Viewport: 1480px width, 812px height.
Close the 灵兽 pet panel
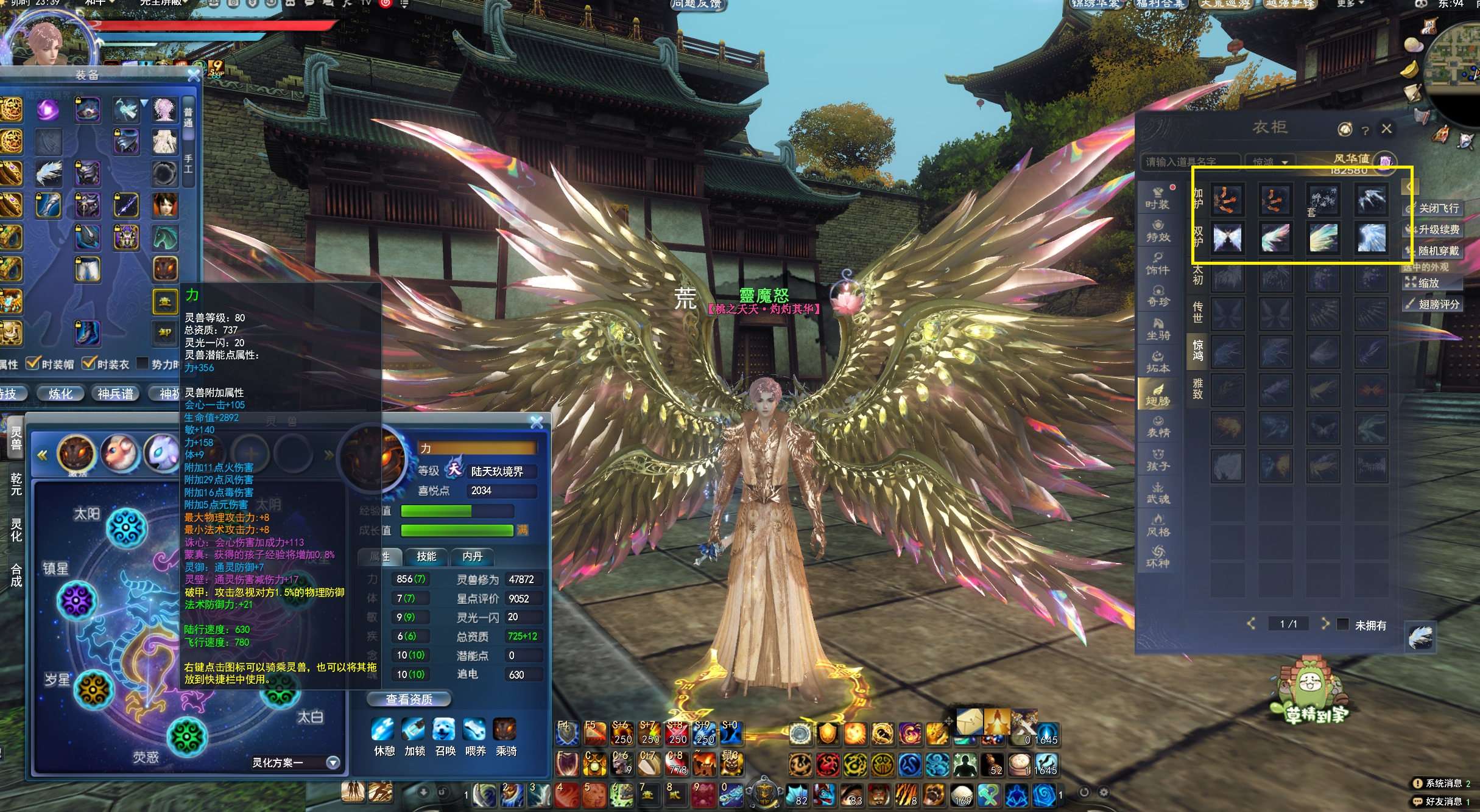537,422
